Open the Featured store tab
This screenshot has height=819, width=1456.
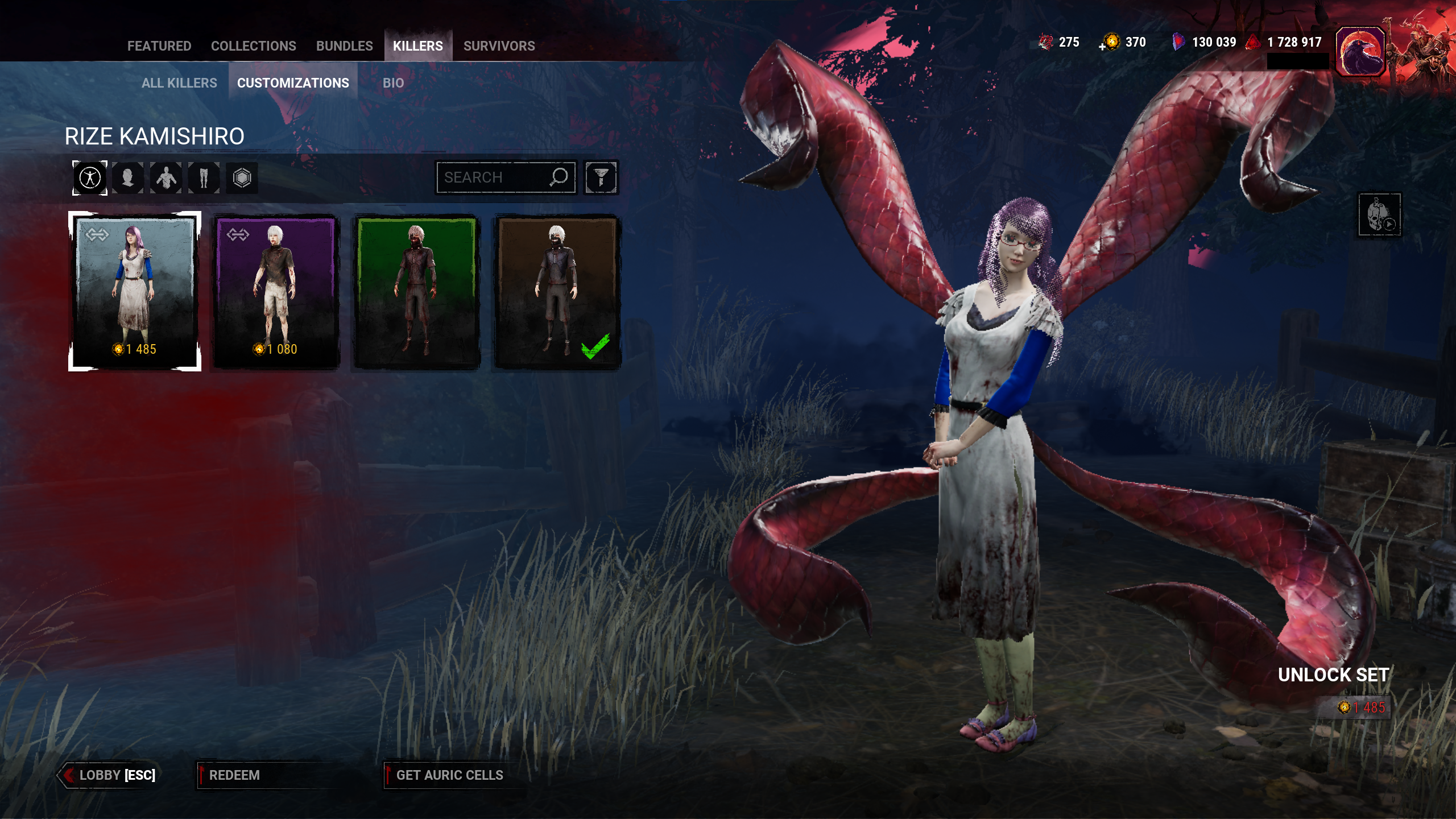pos(159,46)
